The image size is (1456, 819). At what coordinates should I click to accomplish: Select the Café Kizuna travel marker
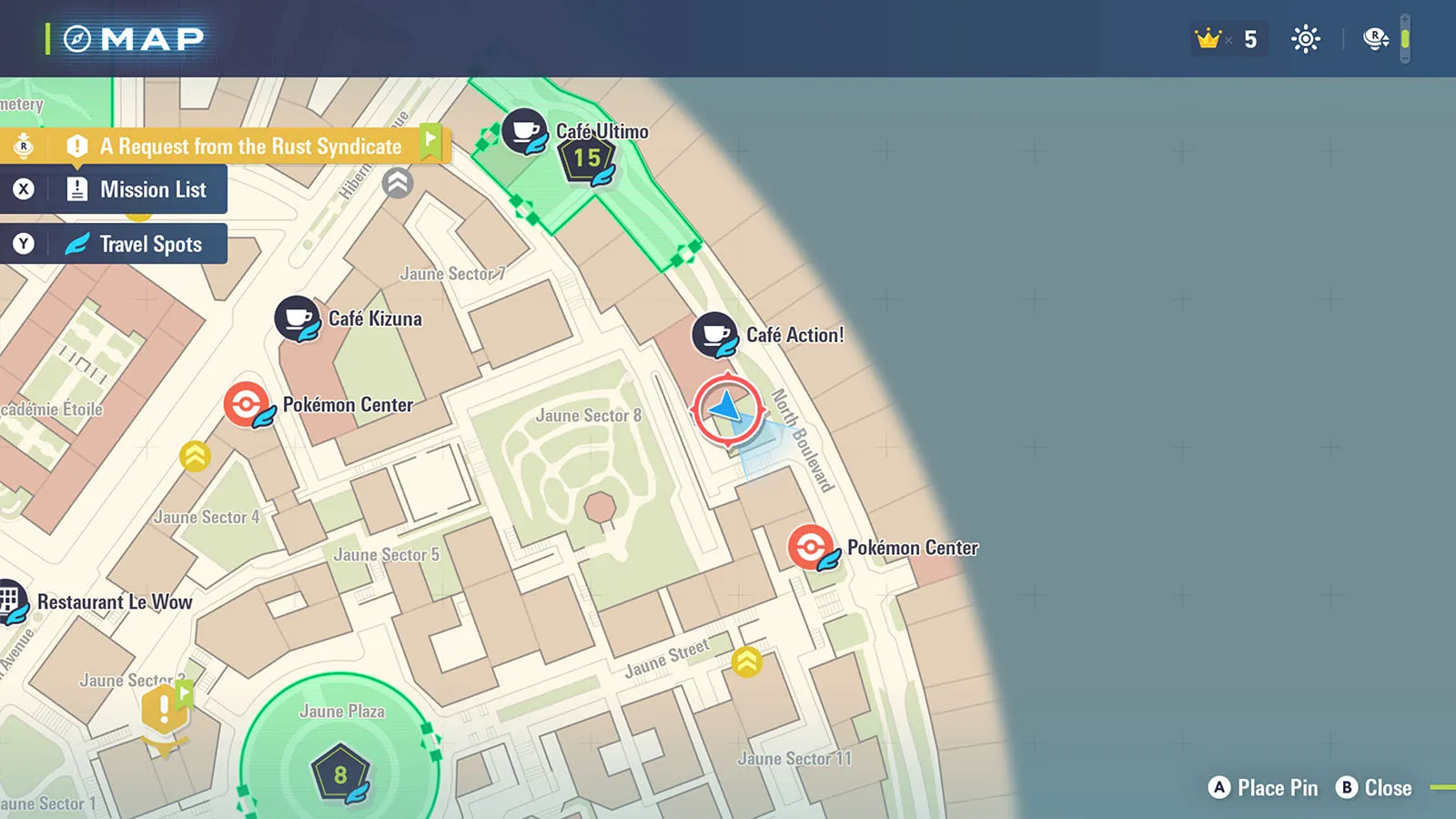pyautogui.click(x=297, y=318)
